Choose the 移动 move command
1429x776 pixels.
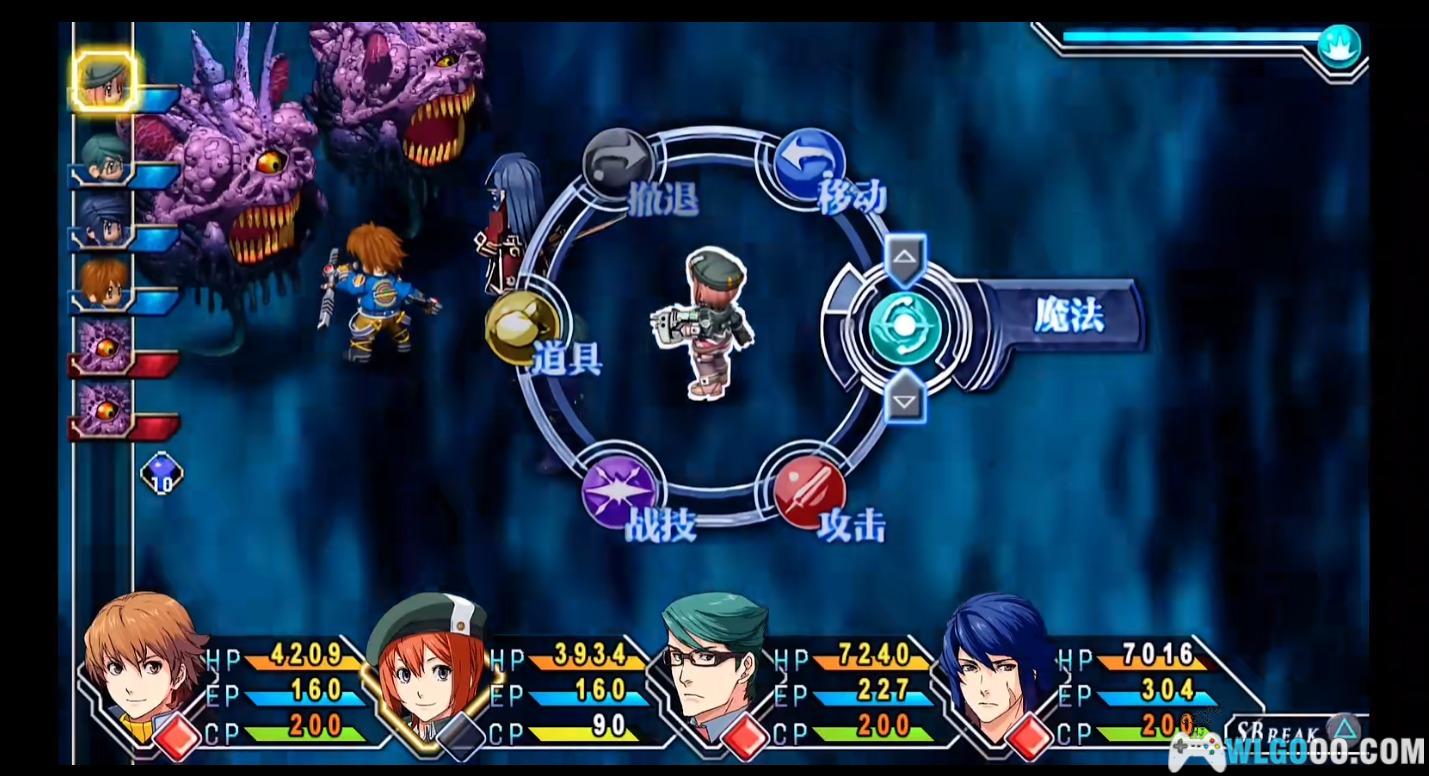click(x=809, y=163)
